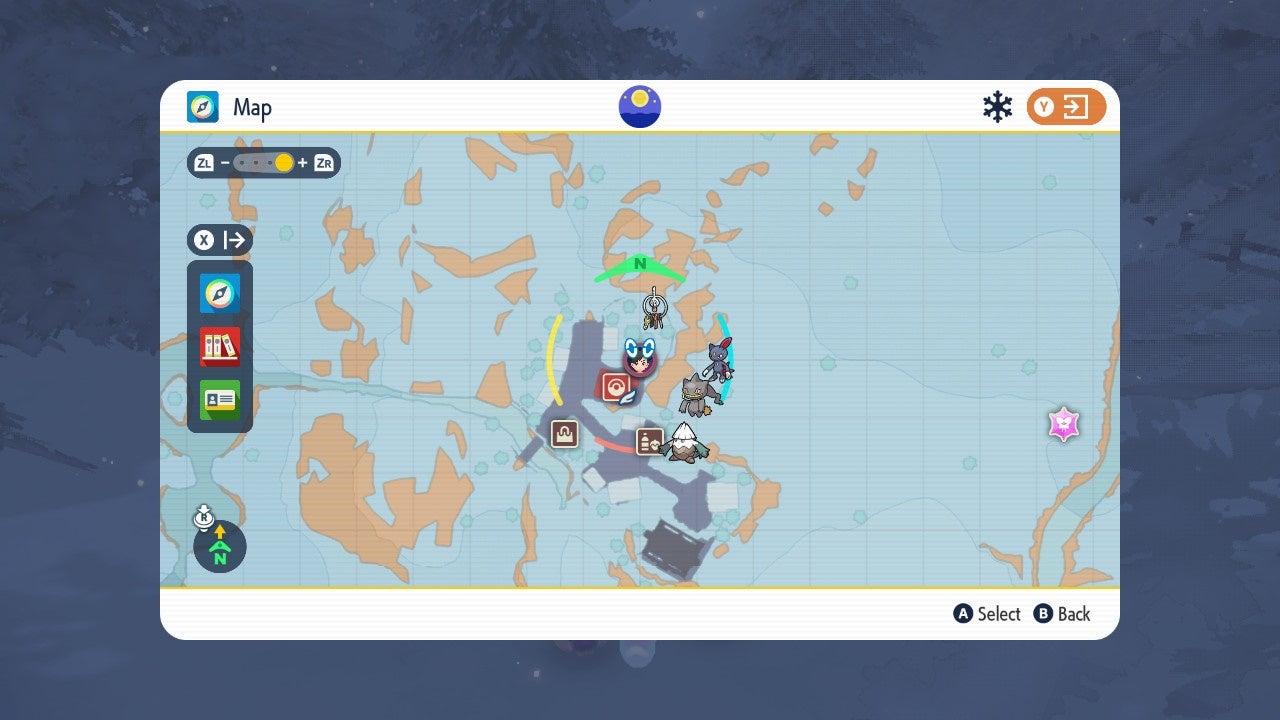Select the Map compass icon in the sidebar
Viewport: 1280px width, 720px height.
pyautogui.click(x=219, y=294)
